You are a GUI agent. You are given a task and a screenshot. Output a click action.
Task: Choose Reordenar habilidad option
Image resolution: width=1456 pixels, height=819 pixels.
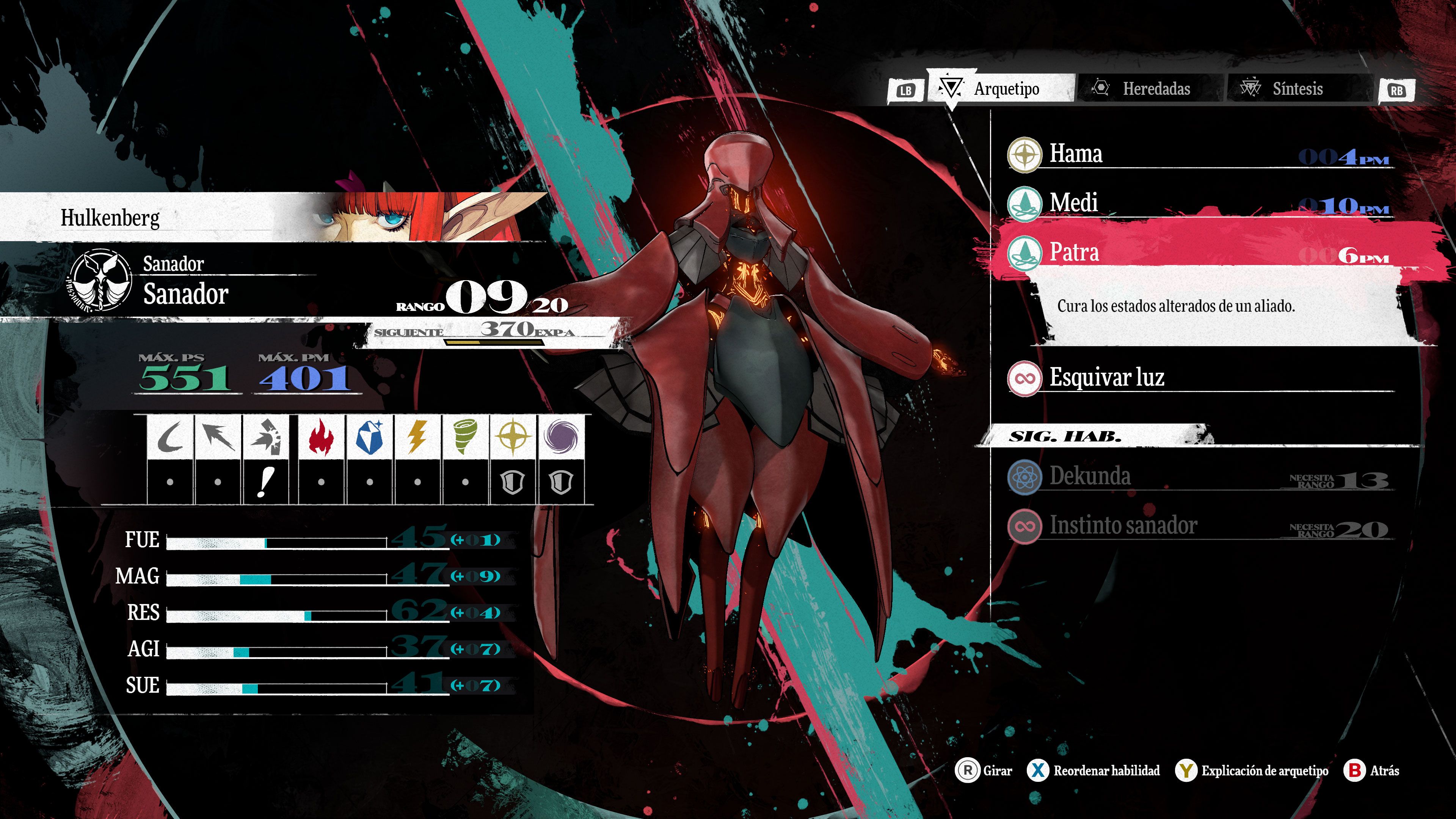(x=1094, y=770)
